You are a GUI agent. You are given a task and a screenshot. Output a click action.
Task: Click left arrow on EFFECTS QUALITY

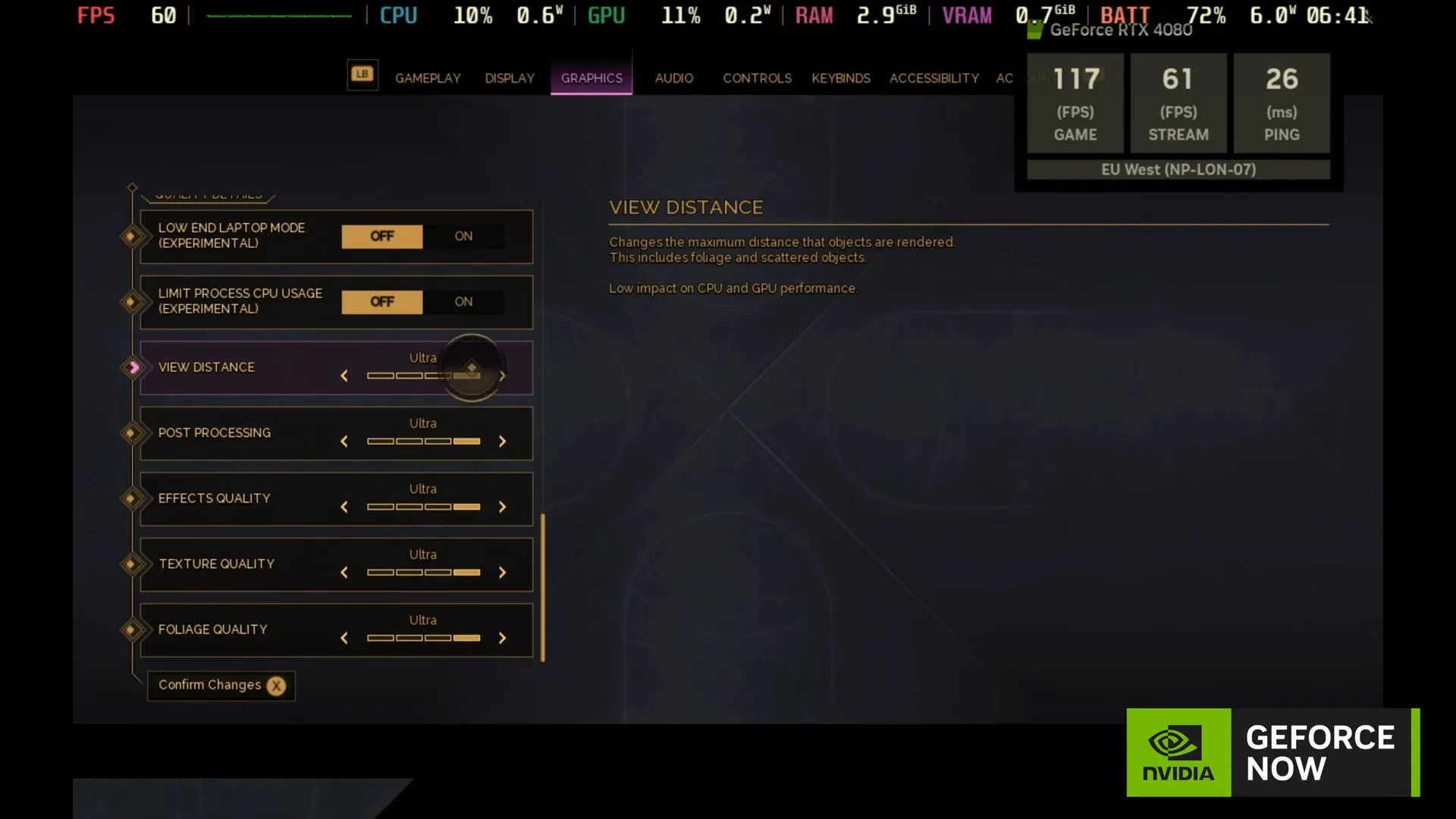[x=344, y=507]
